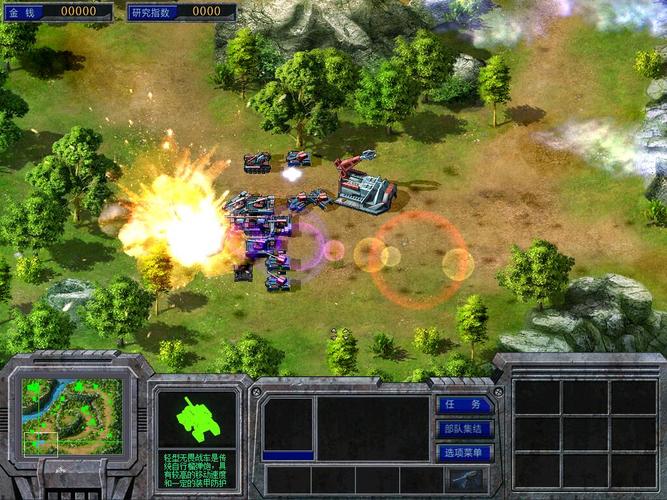
Task: Select the green tank unit portrait
Action: (197, 419)
